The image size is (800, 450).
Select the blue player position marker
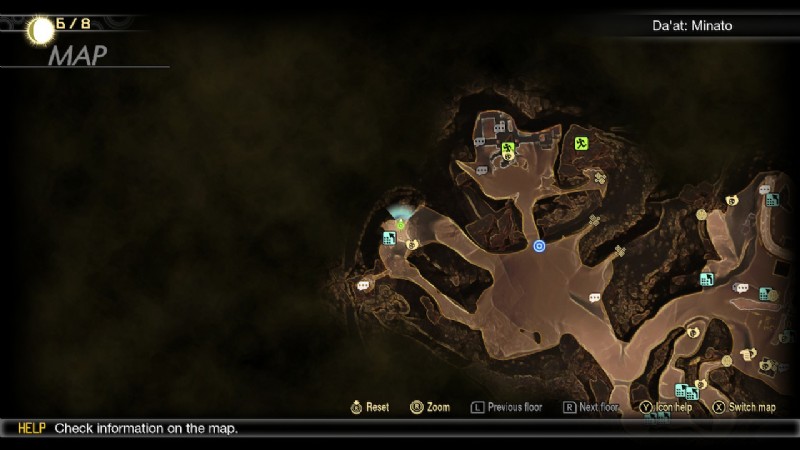(x=540, y=246)
